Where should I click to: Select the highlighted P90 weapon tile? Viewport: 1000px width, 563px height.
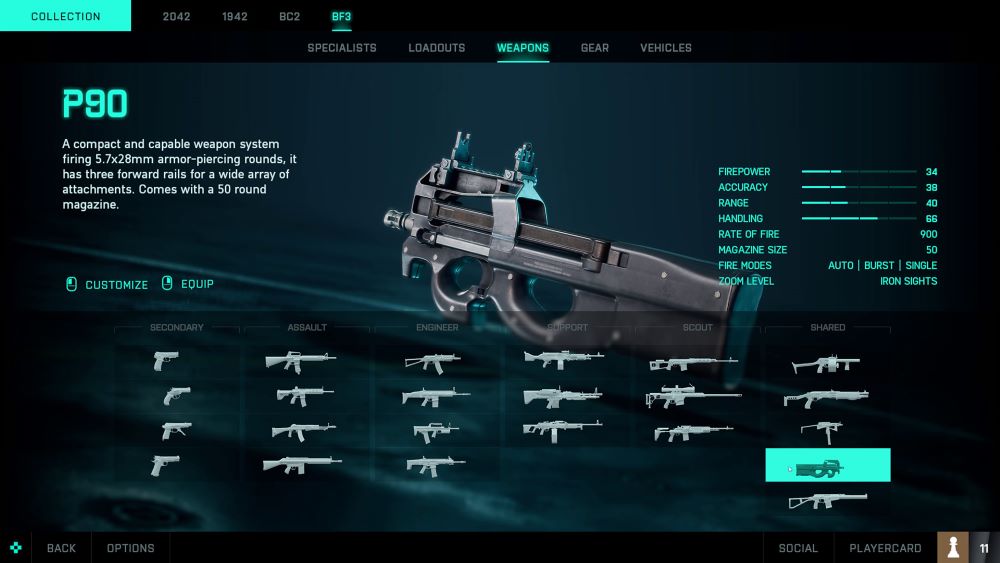coord(828,465)
